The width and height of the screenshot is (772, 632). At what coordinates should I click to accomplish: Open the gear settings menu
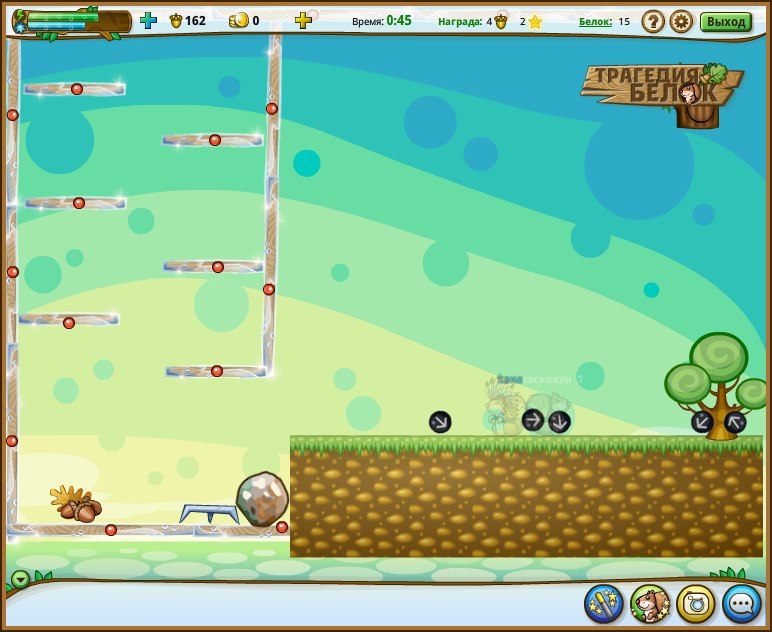[x=681, y=21]
